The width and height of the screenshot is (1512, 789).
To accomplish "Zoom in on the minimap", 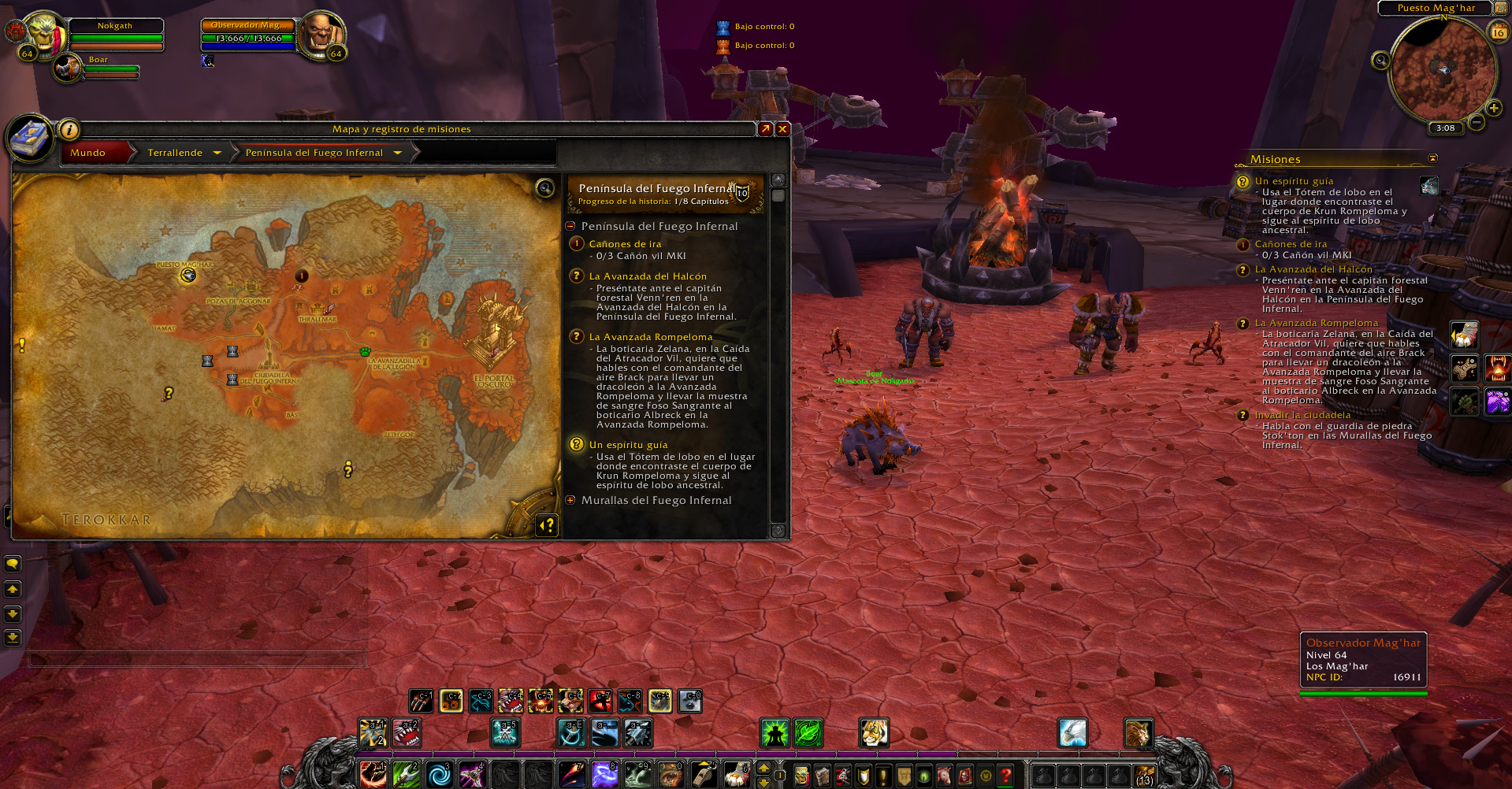I will pos(1493,108).
